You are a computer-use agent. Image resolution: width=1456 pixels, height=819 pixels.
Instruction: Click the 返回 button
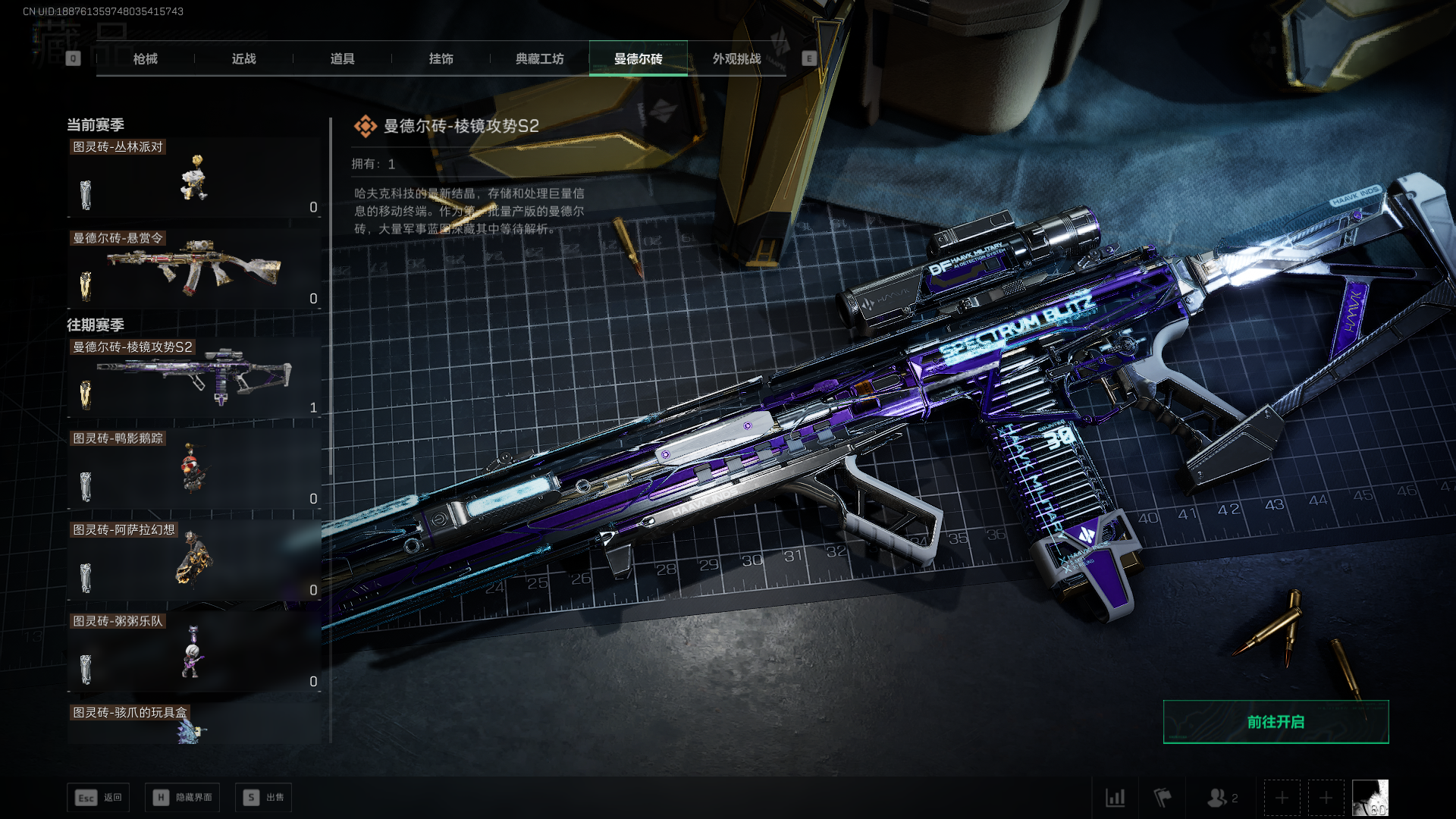click(x=99, y=798)
